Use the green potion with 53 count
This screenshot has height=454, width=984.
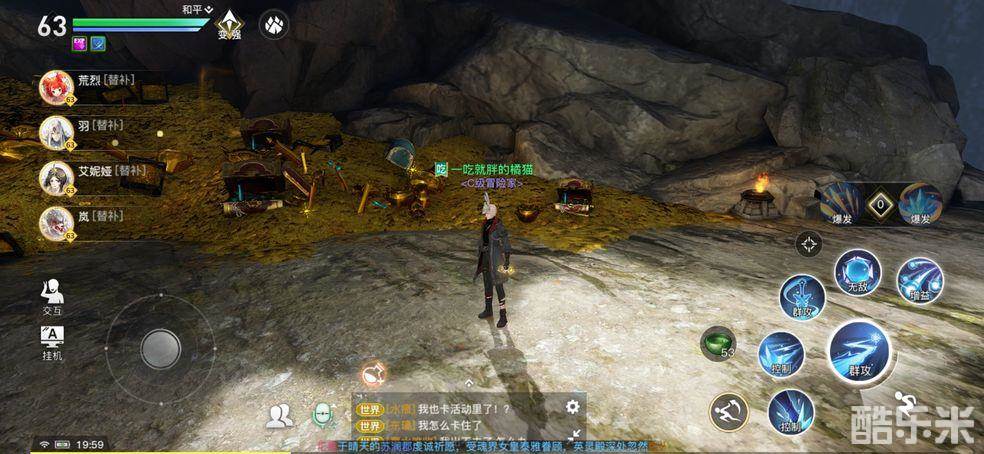click(717, 343)
